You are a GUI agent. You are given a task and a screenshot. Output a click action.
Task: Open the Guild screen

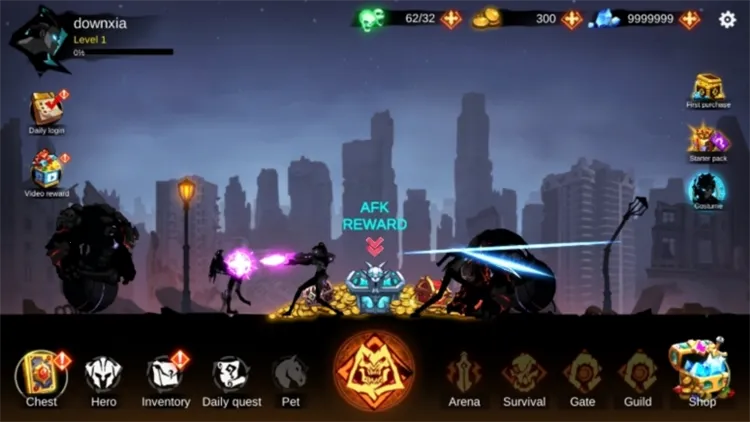coord(637,376)
